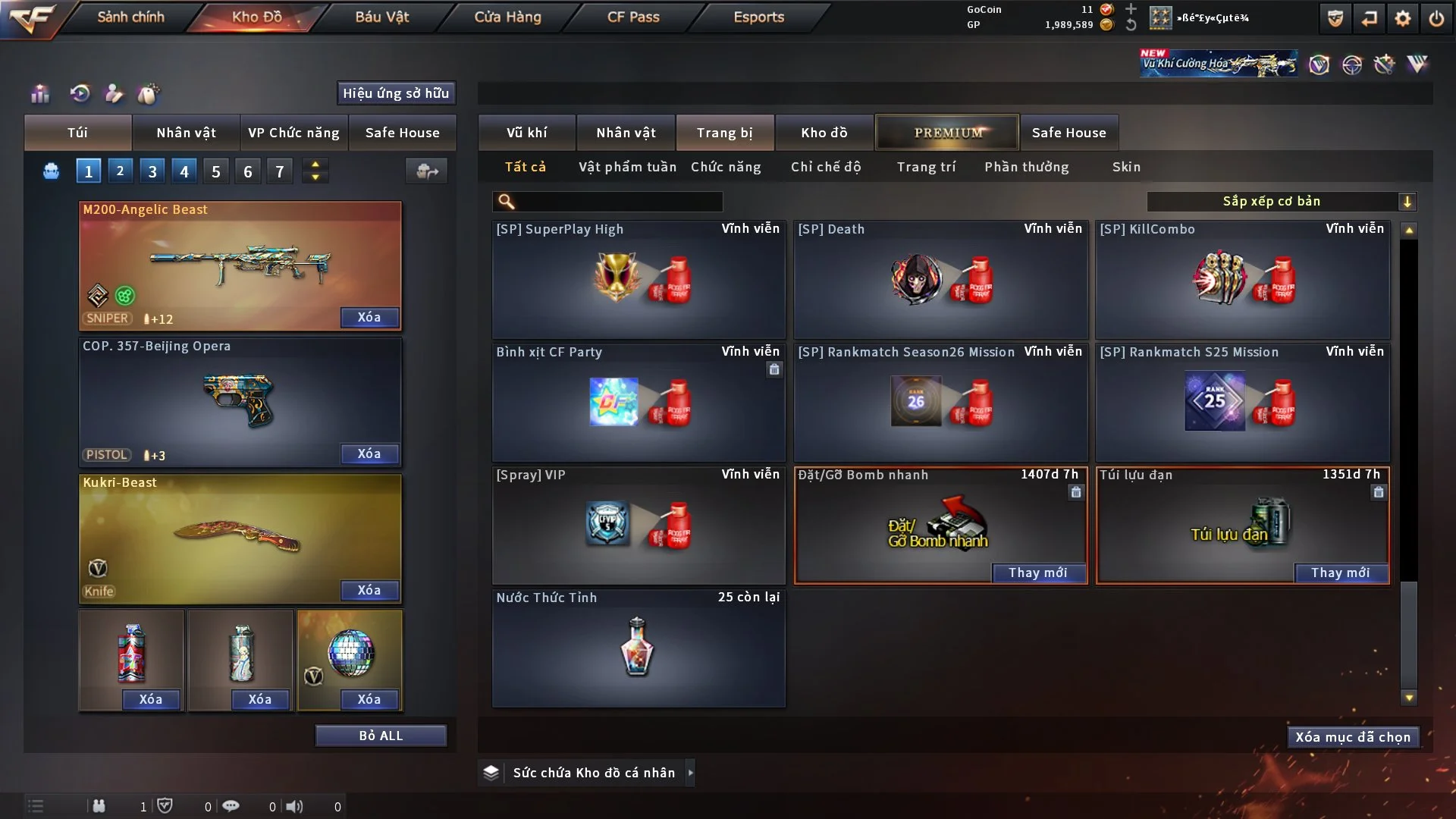Open the gear settings icon
1456x819 pixels.
1403,18
